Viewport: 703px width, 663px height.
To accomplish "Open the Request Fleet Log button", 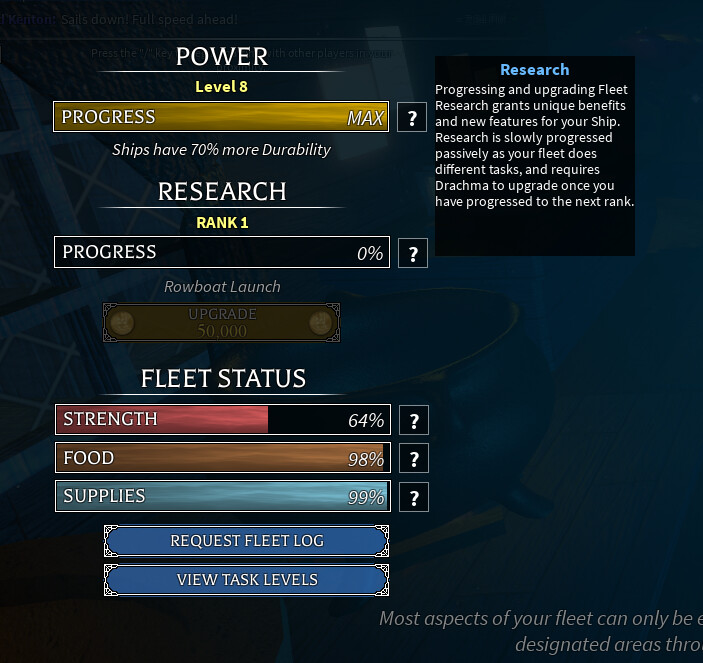I will 246,541.
